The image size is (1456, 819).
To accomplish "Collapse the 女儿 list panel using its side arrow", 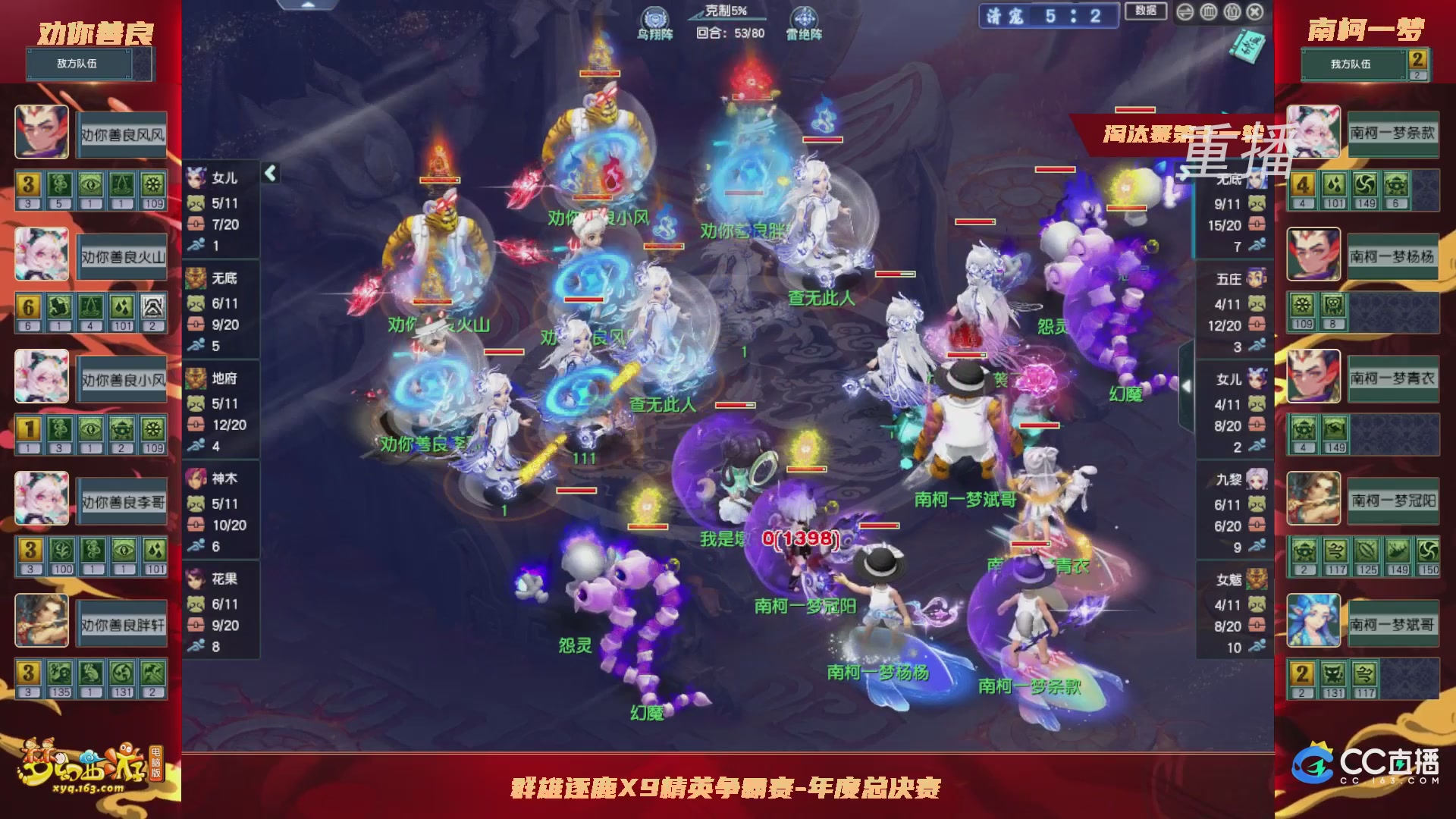I will point(271,174).
